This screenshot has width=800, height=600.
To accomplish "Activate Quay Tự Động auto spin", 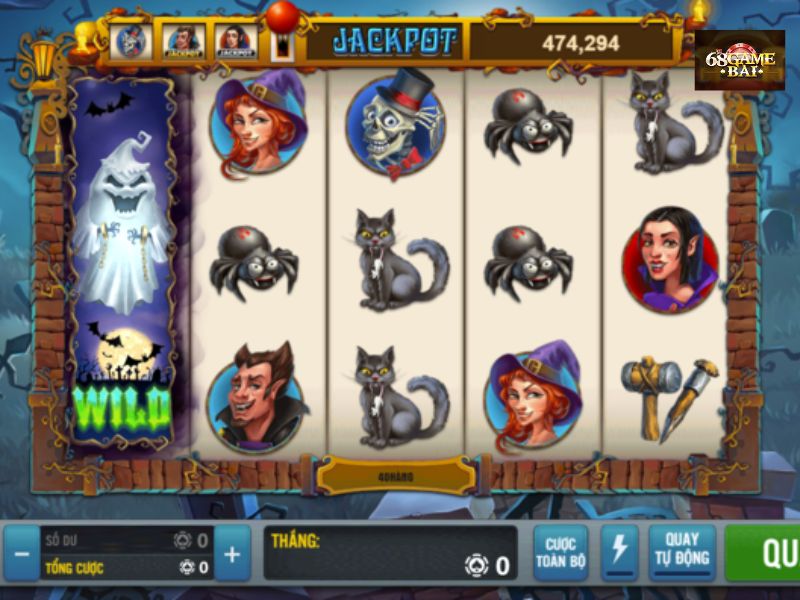I will point(682,550).
